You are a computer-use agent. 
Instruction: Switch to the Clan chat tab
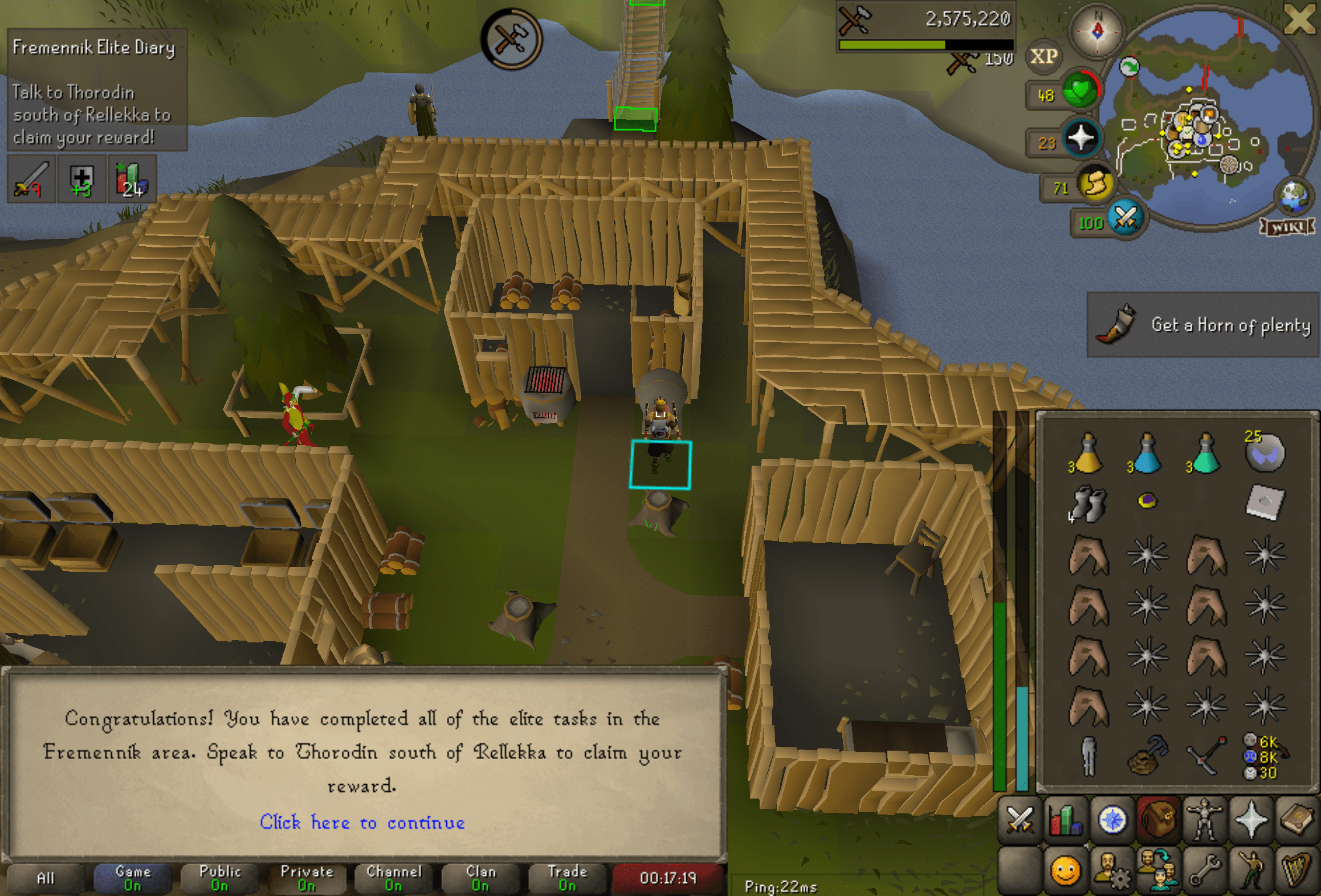[480, 878]
